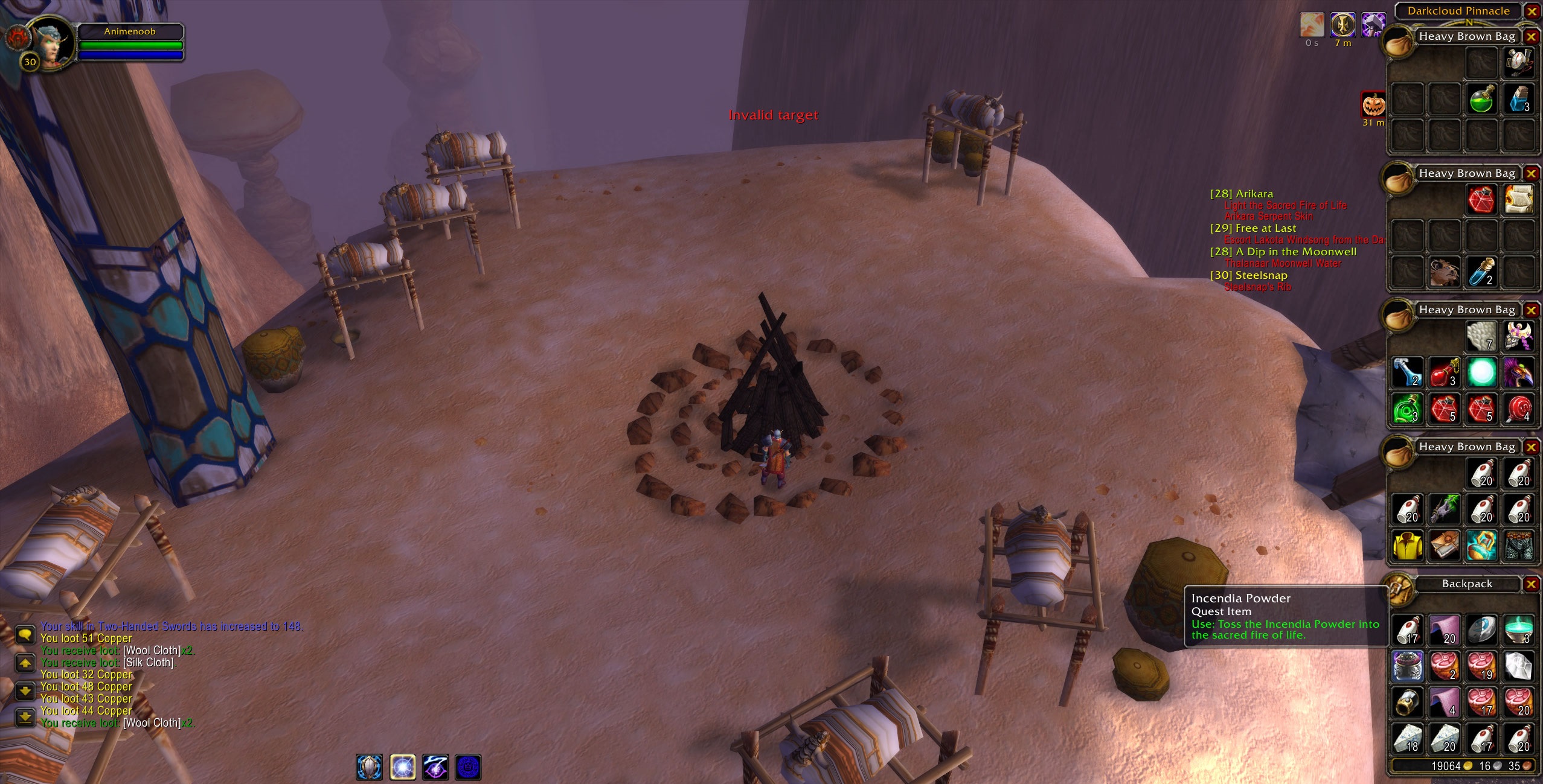Activate the purple bow ability on the action bar
Screen dimensions: 1543x784
point(436,767)
